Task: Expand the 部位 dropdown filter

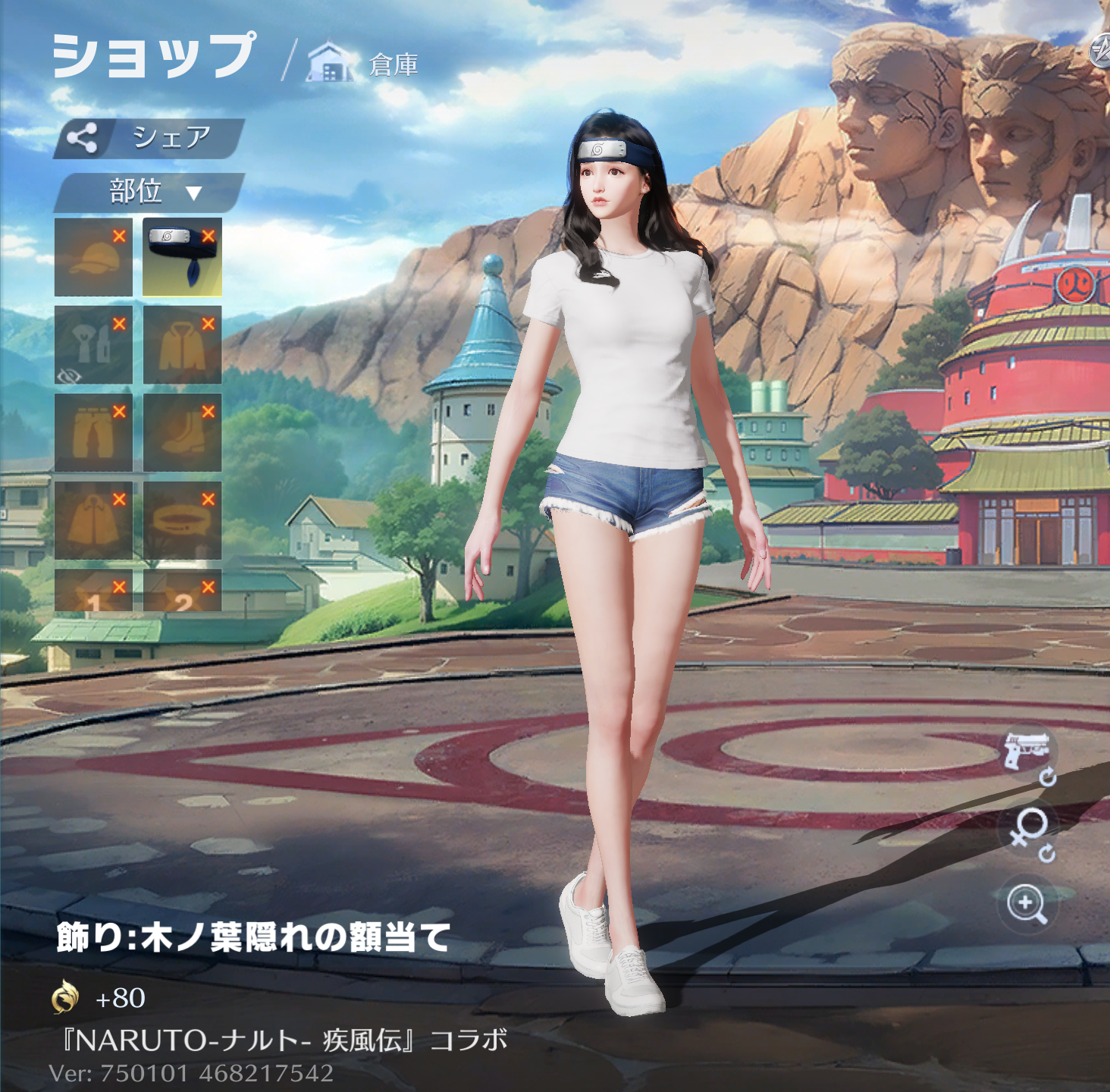Action: point(149,192)
